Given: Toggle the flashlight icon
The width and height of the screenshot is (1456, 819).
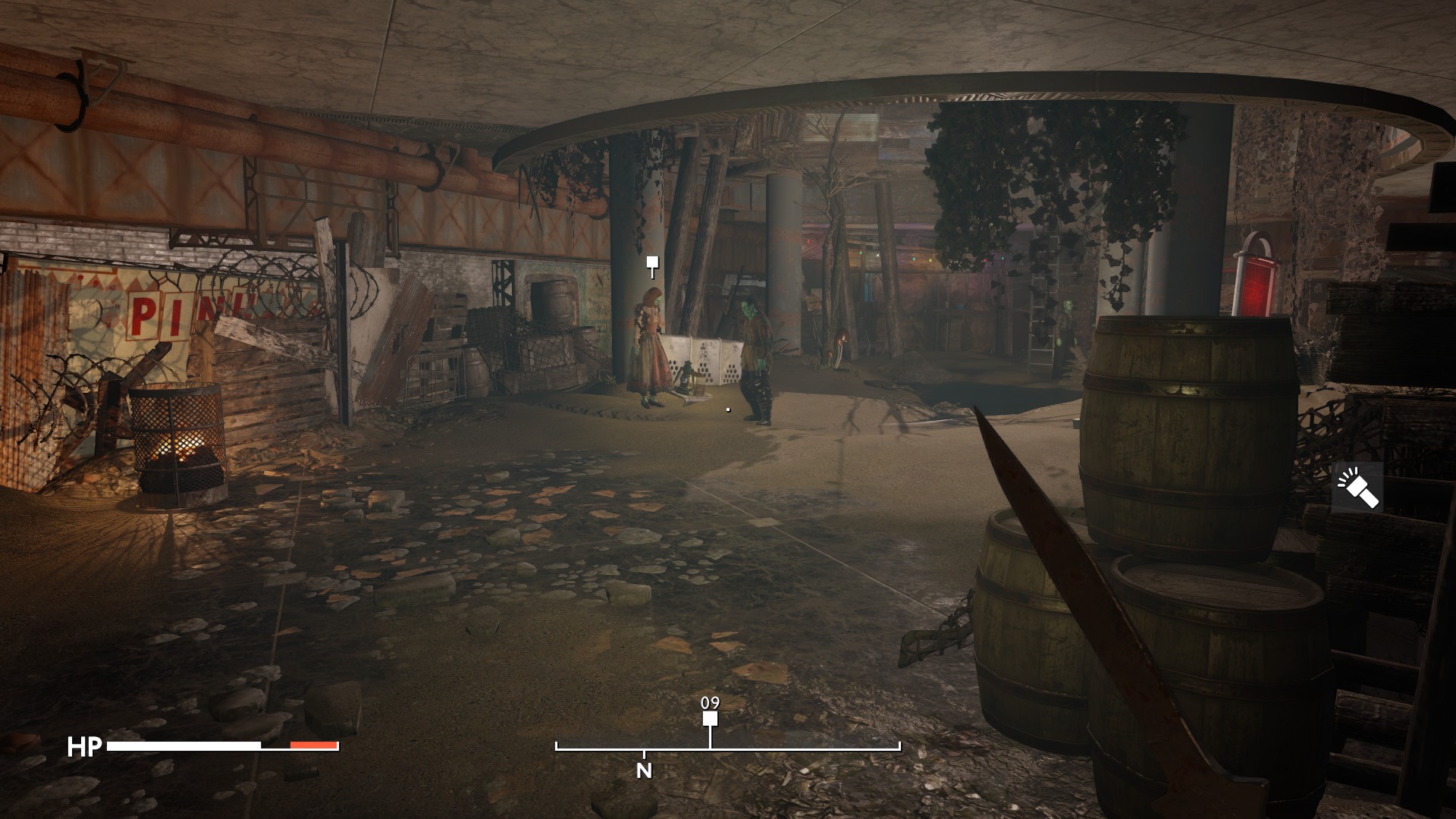Looking at the screenshot, I should 1357,488.
